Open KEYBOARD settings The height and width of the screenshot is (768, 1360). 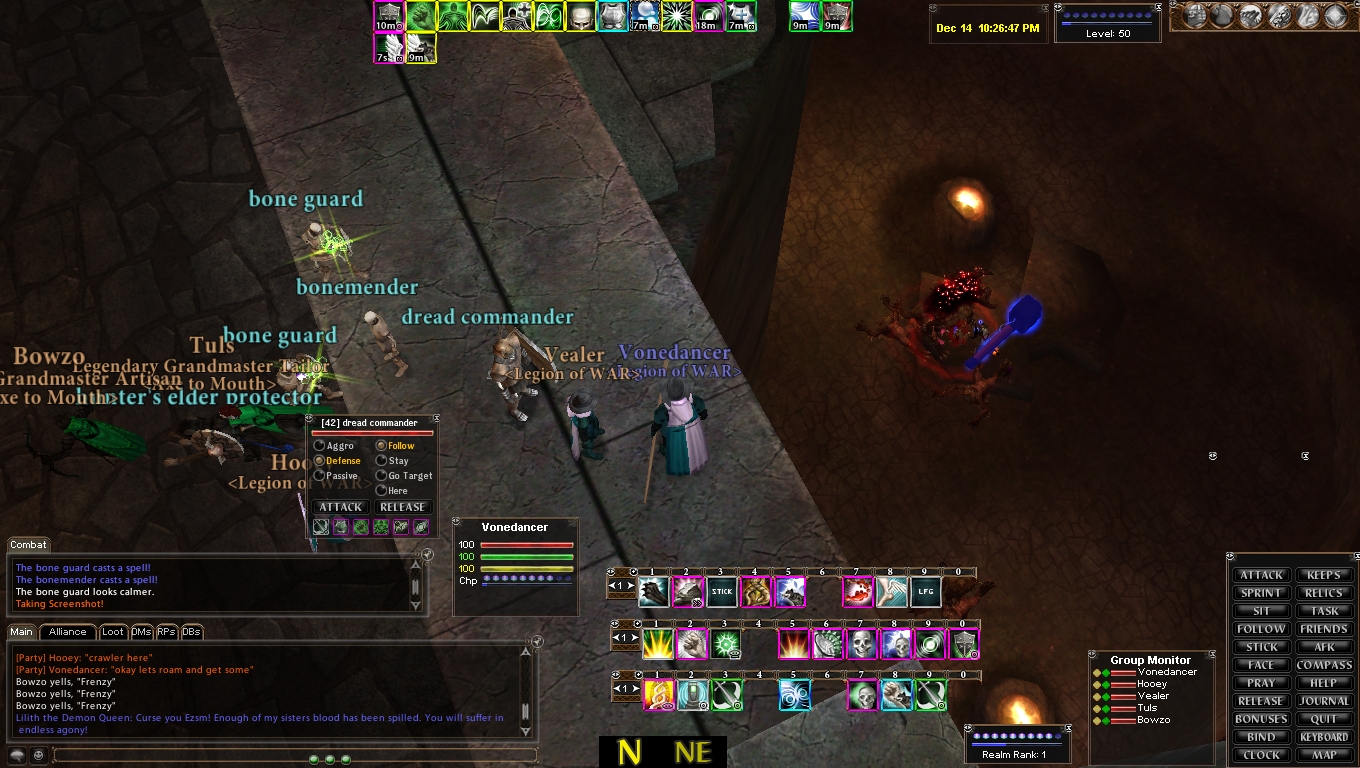pyautogui.click(x=1324, y=737)
